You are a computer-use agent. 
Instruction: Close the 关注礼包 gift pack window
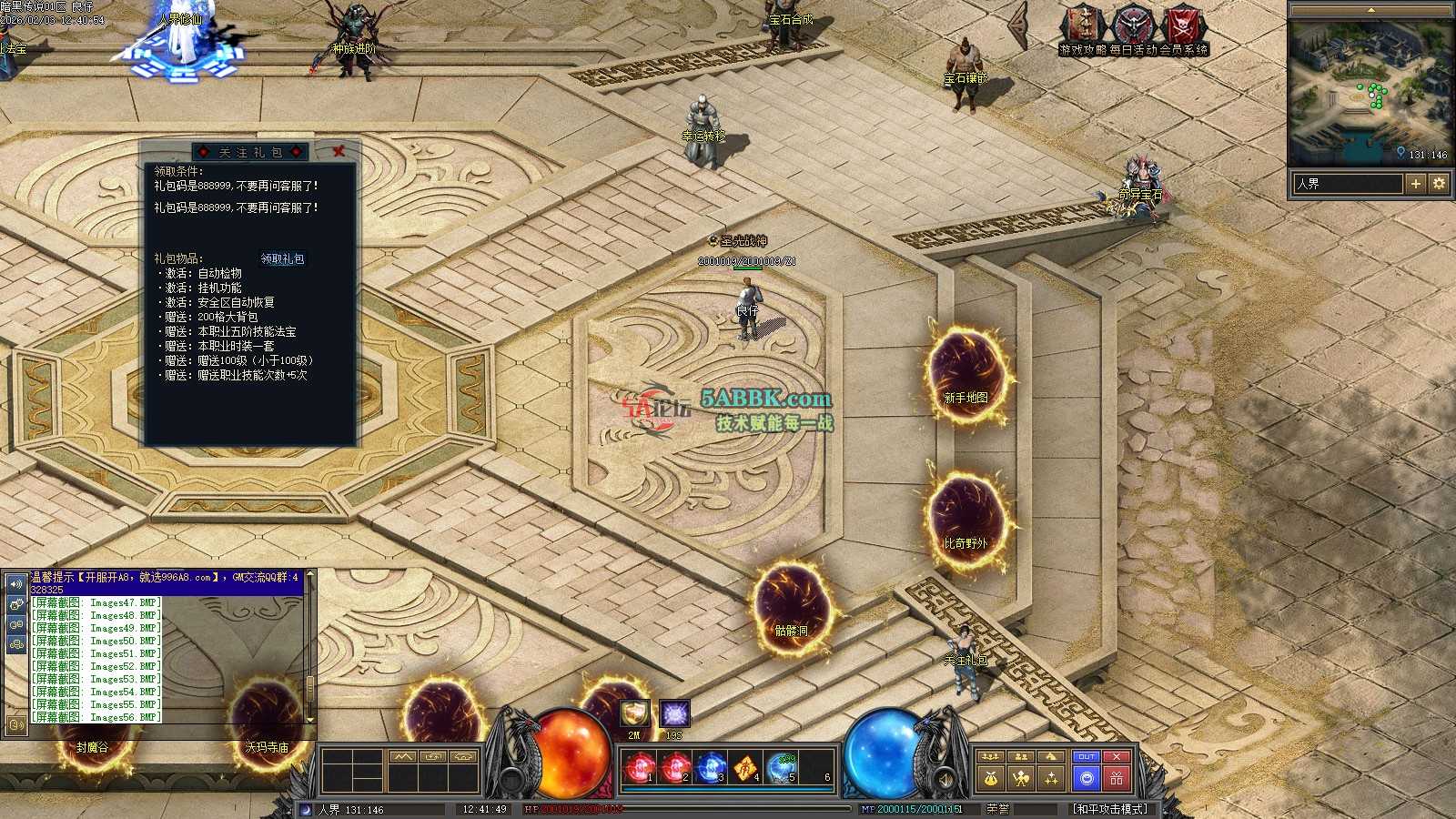click(x=339, y=151)
